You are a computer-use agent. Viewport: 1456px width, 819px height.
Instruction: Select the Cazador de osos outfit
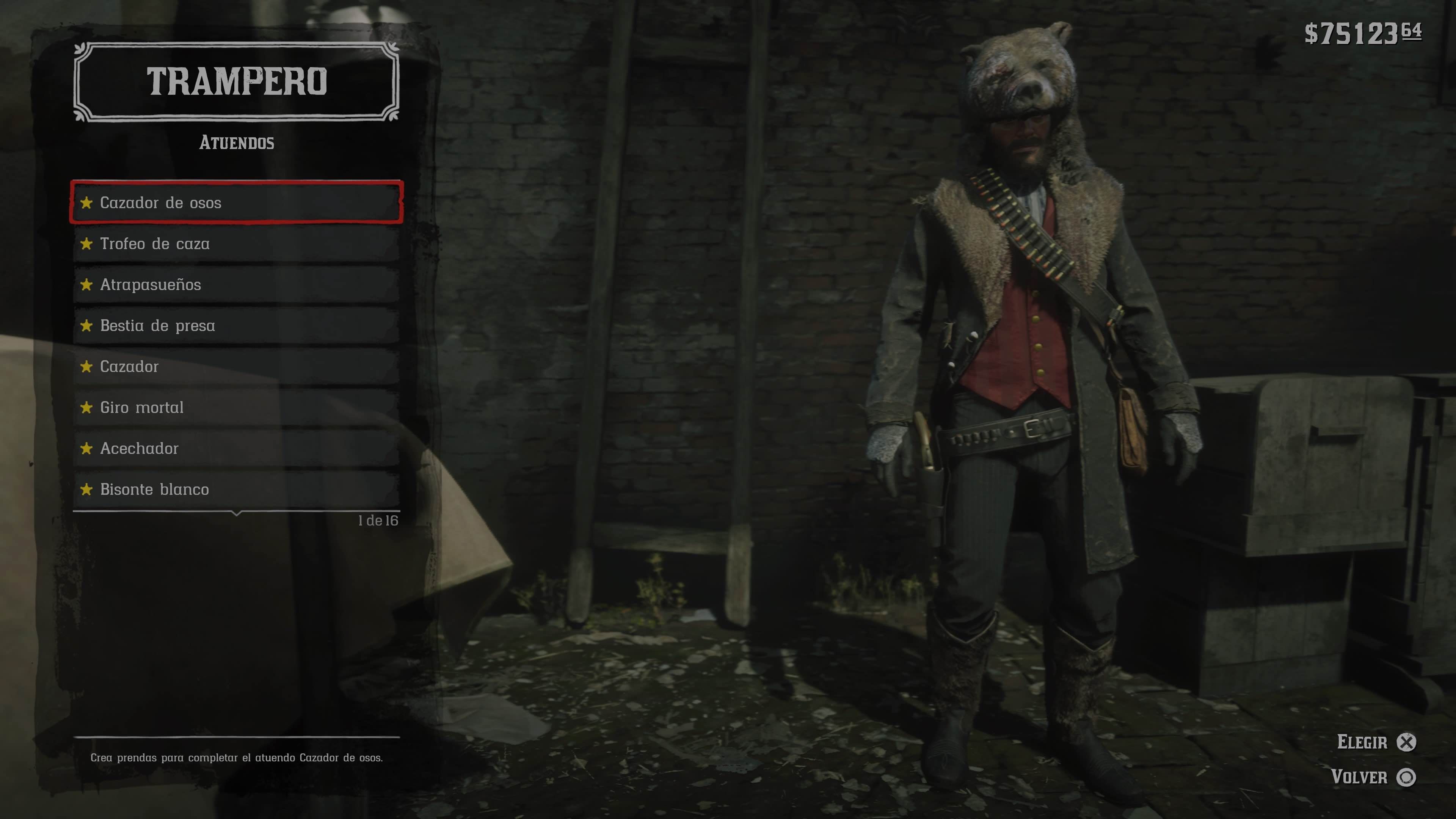(236, 202)
